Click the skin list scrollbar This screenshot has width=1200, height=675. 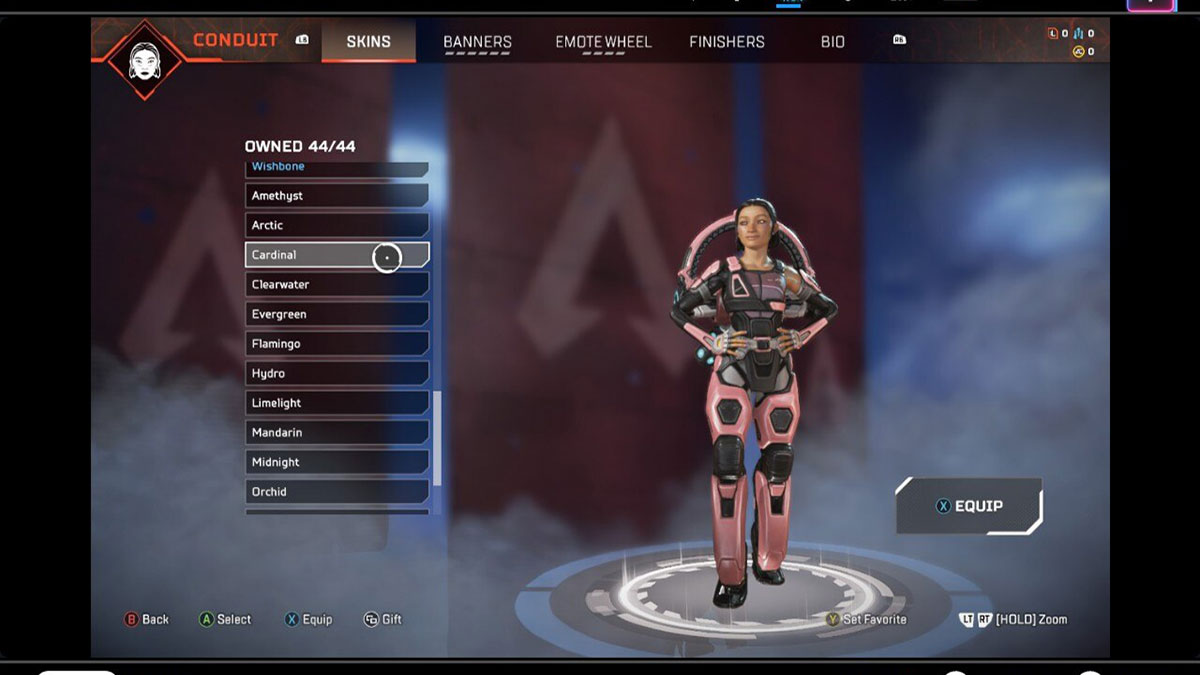(437, 438)
